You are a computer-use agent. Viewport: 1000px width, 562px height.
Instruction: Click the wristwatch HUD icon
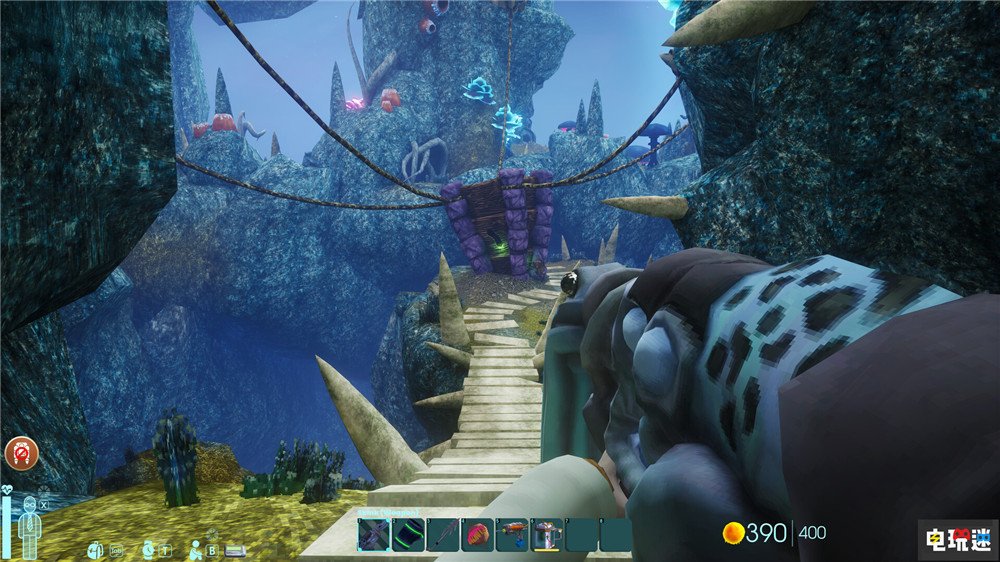pos(148,549)
